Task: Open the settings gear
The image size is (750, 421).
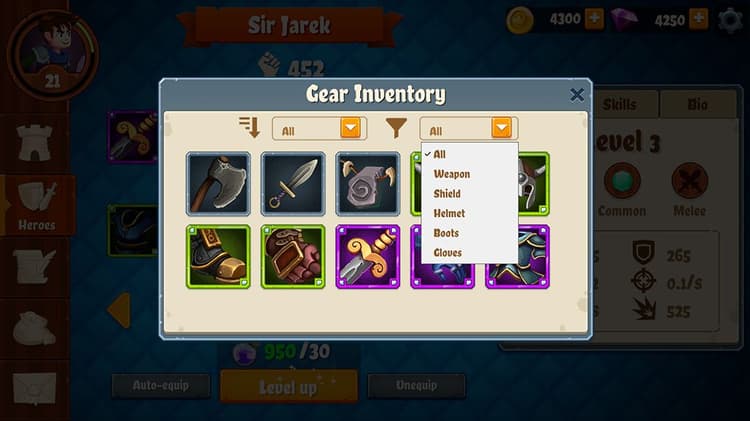Action: pos(731,20)
